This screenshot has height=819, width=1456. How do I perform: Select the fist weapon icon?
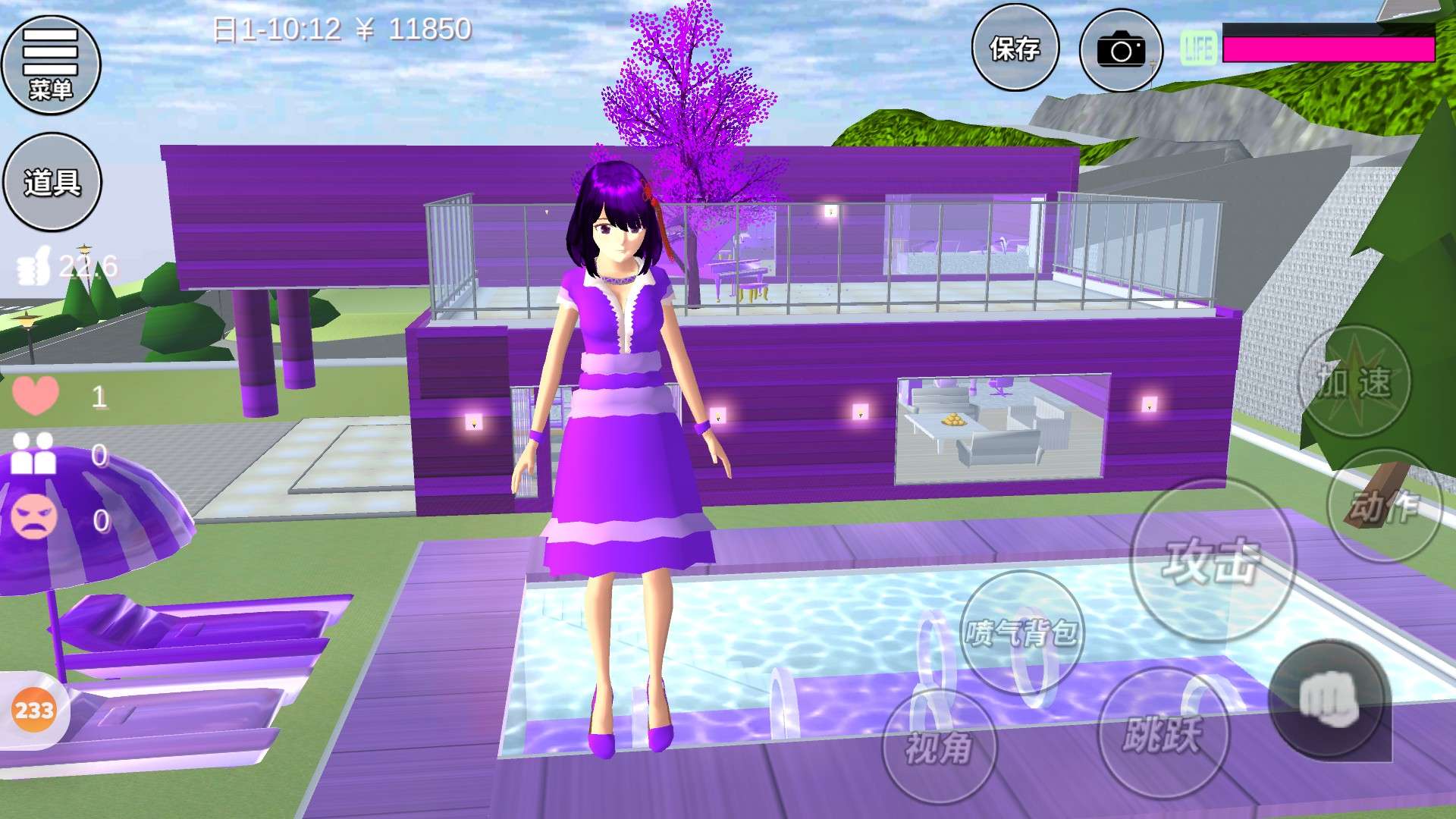[1329, 699]
